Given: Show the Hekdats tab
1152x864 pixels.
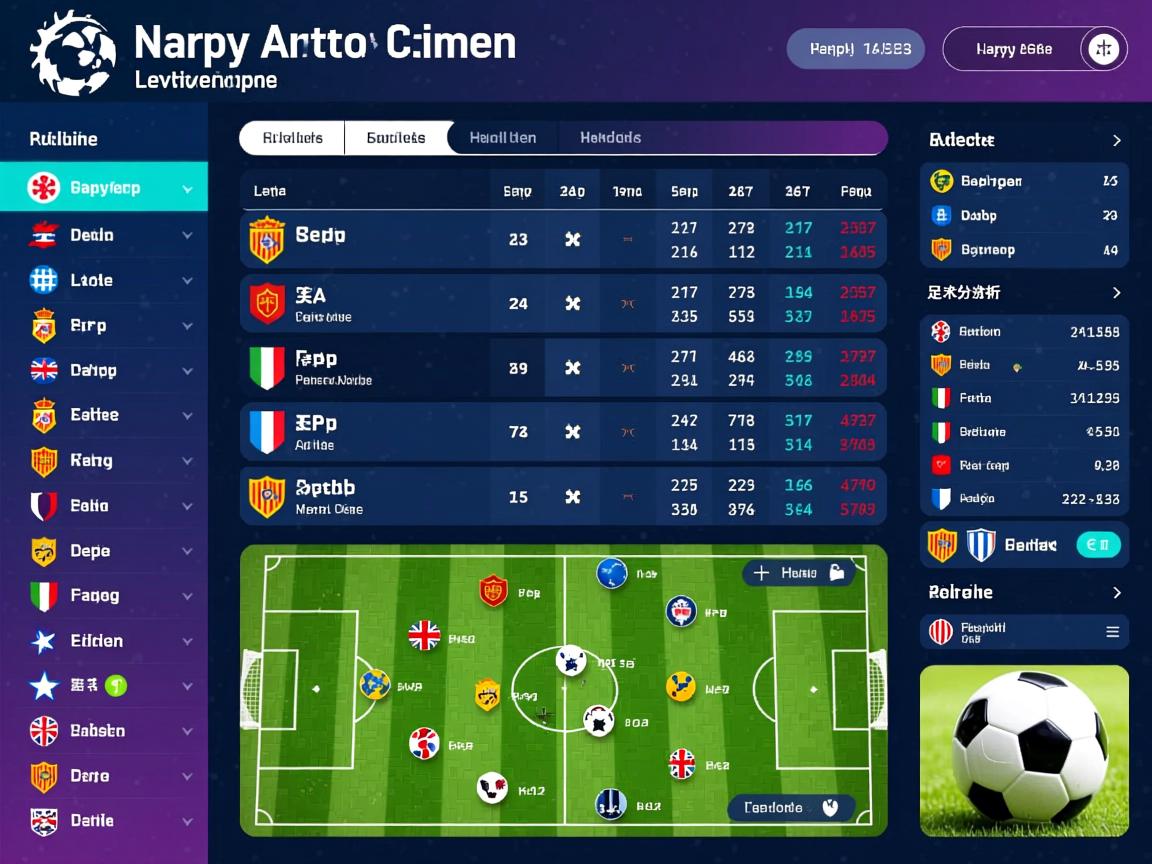Looking at the screenshot, I should (610, 138).
